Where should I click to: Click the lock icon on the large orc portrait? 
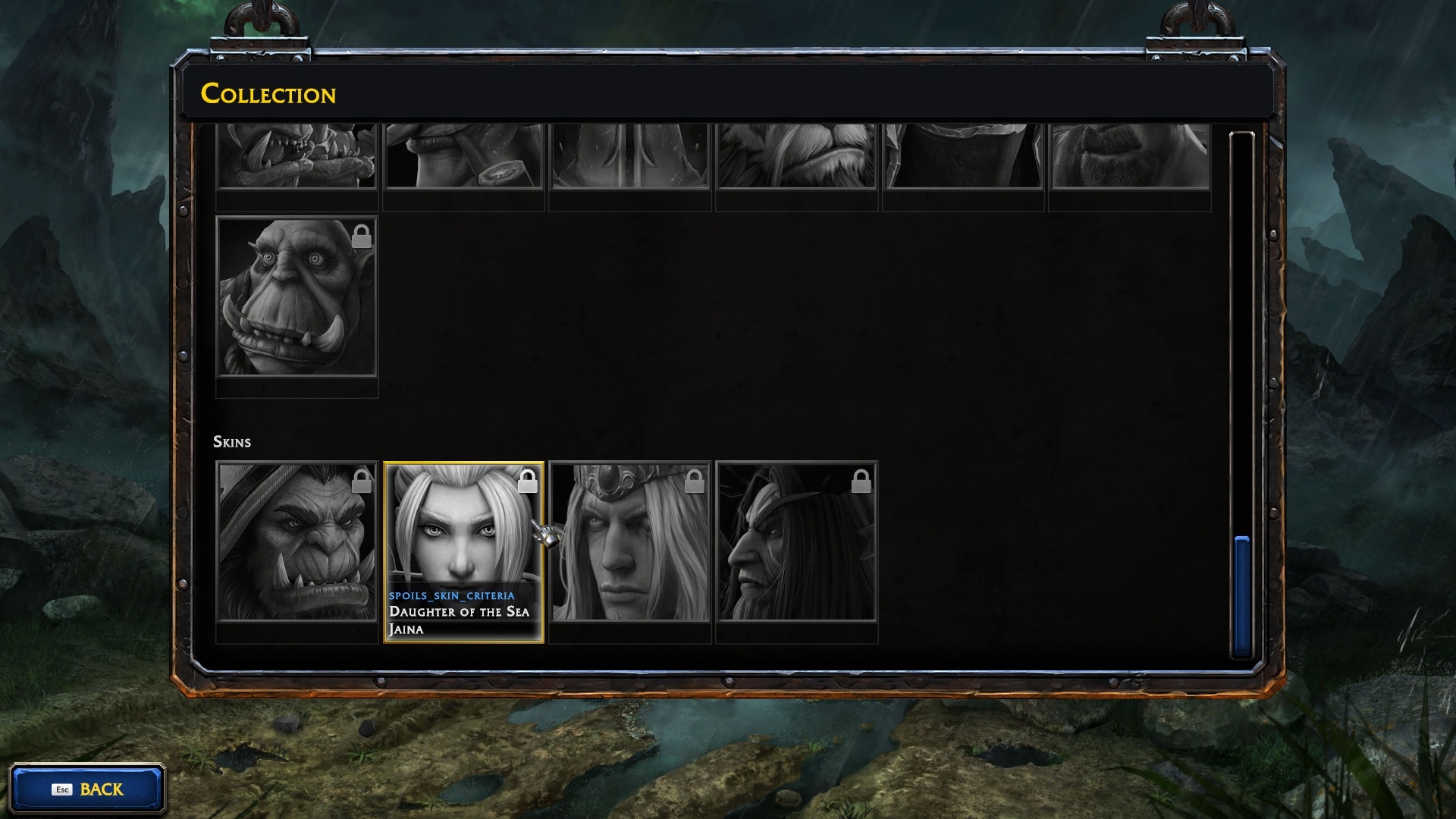[x=363, y=237]
